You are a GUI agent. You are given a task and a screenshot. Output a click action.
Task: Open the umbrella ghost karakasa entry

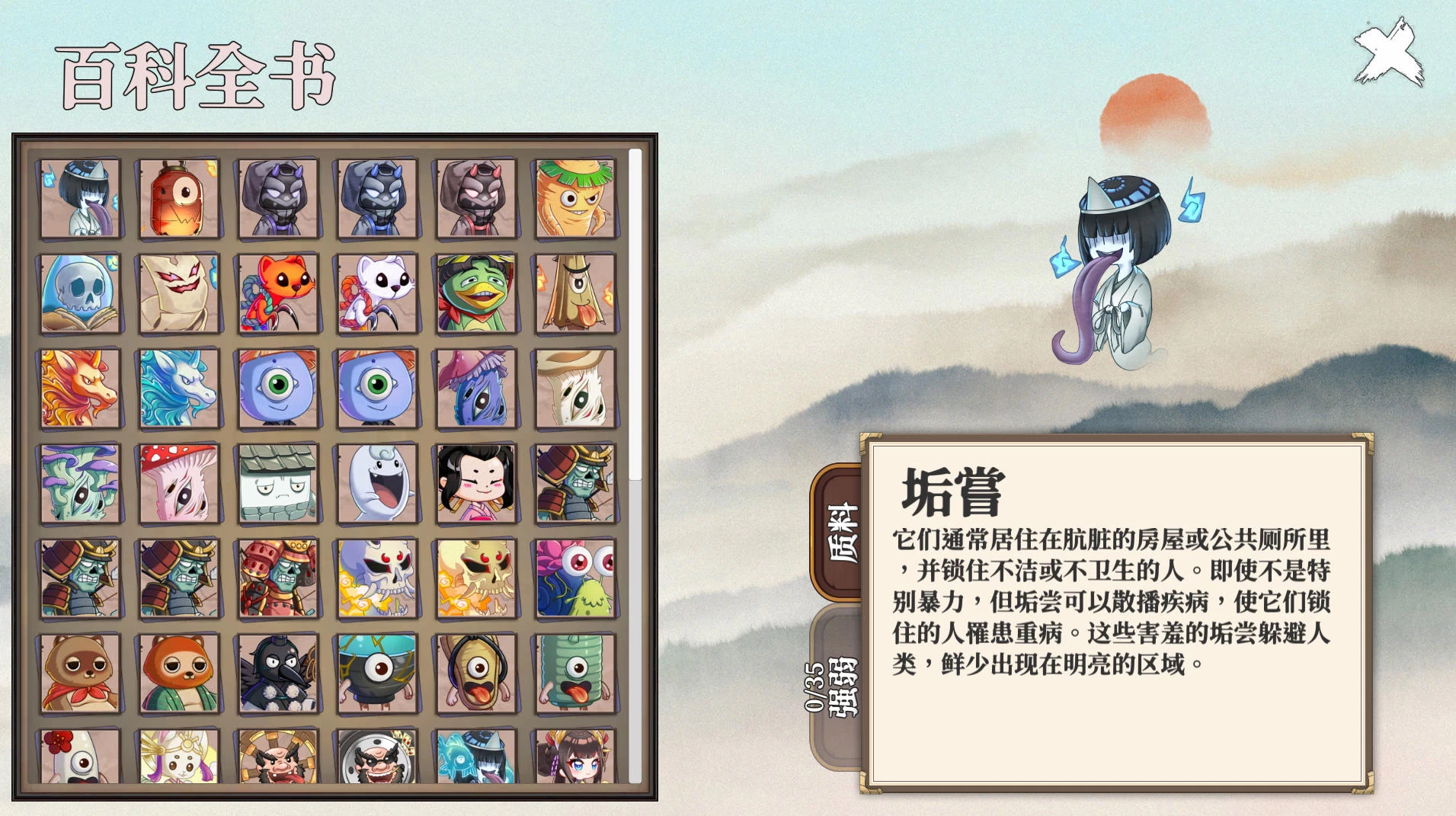pyautogui.click(x=575, y=293)
